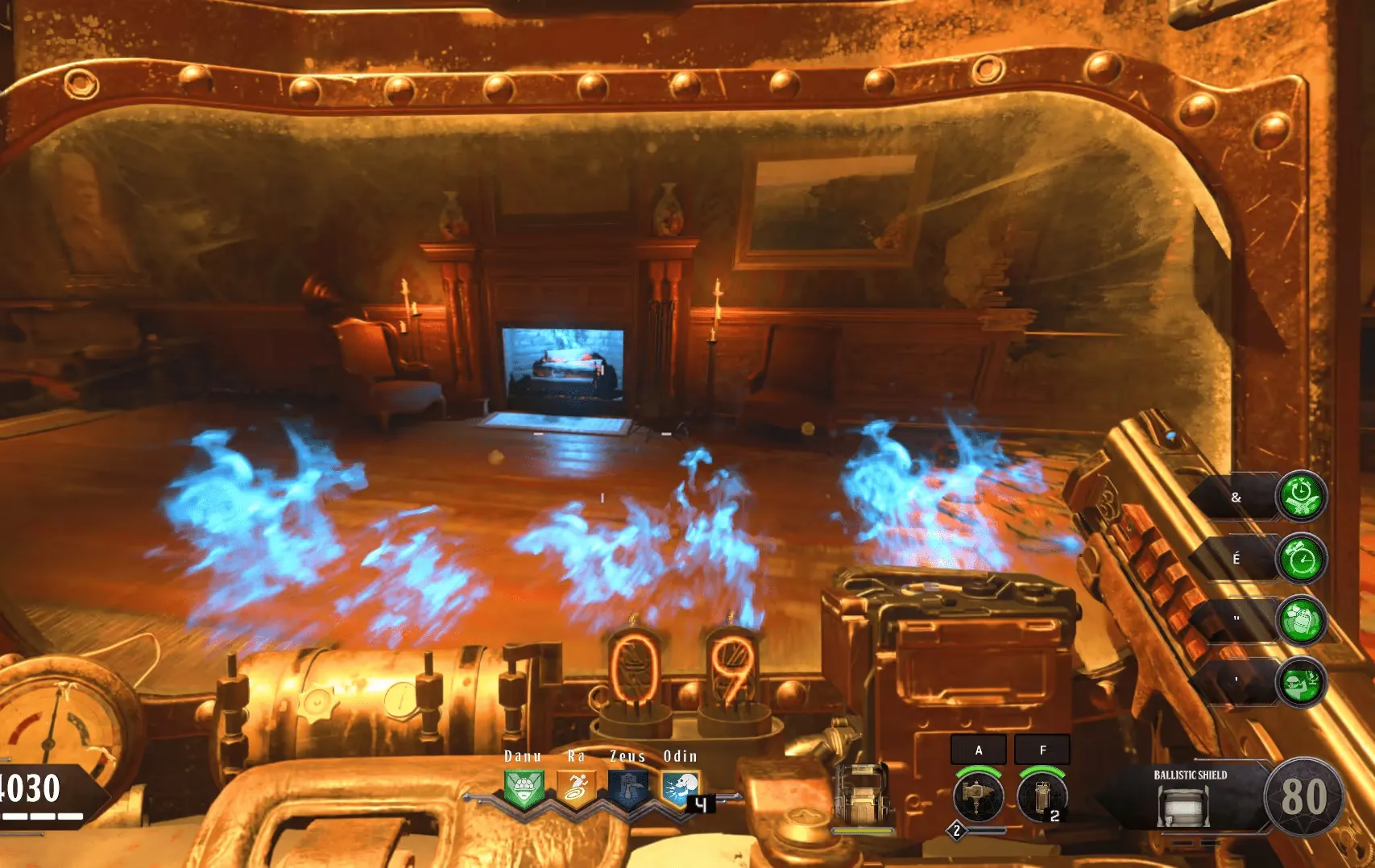1375x868 pixels.
Task: Use the bottom elixir with helmeted figure
Action: point(1301,683)
